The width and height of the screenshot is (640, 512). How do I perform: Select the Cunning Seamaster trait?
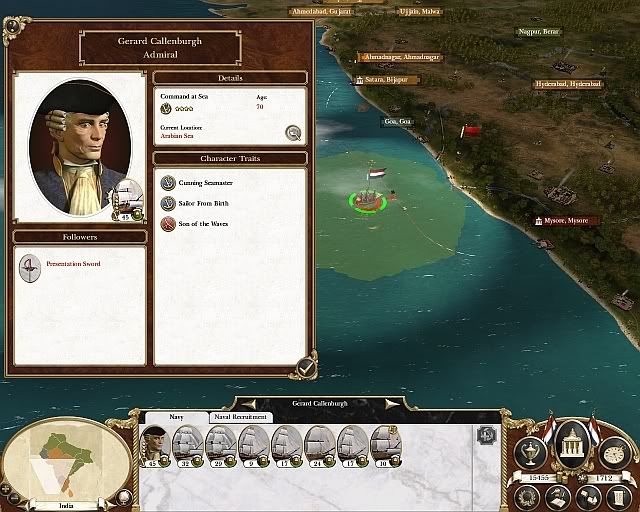point(168,184)
